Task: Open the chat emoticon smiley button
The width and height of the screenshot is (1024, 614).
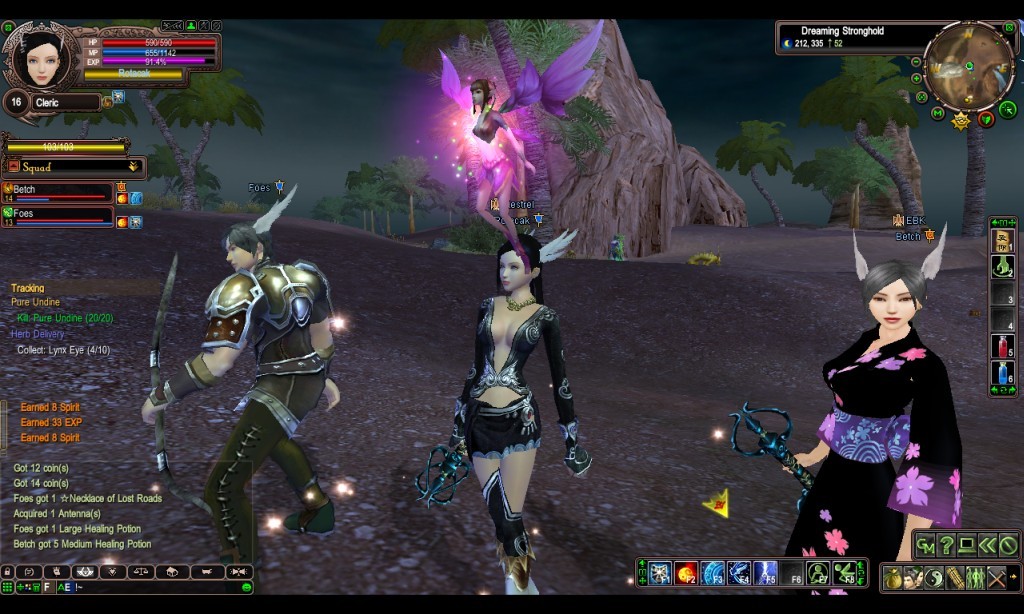Action: click(246, 587)
